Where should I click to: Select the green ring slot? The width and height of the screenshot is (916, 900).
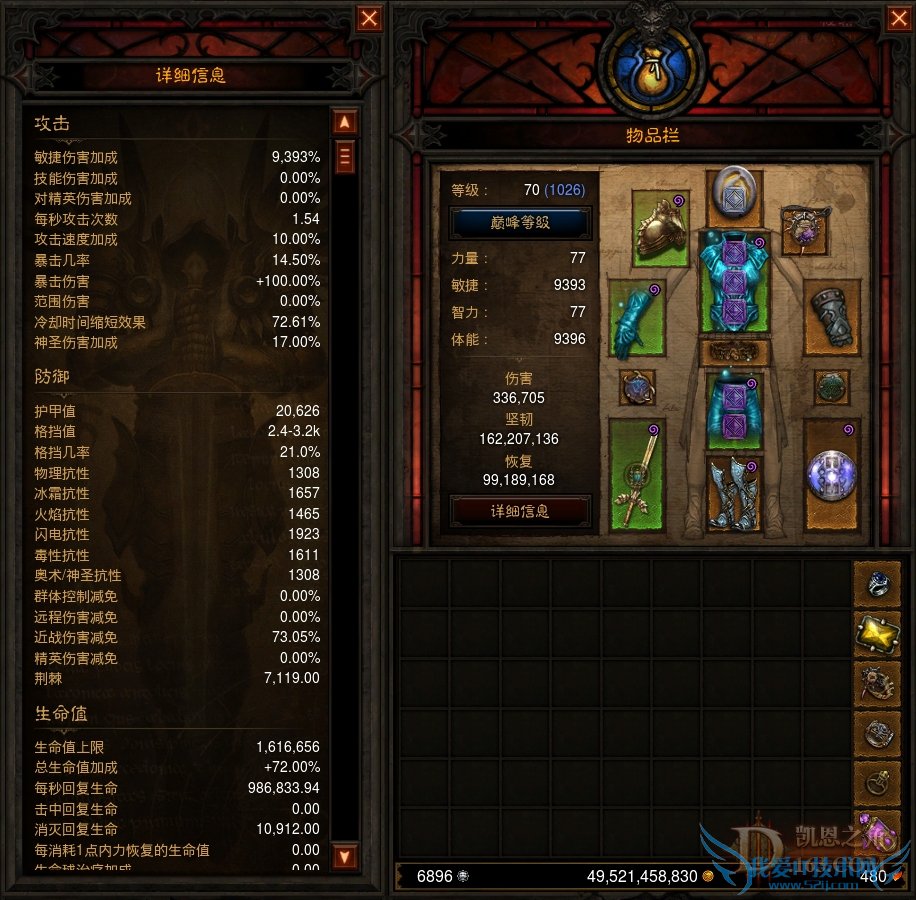831,387
